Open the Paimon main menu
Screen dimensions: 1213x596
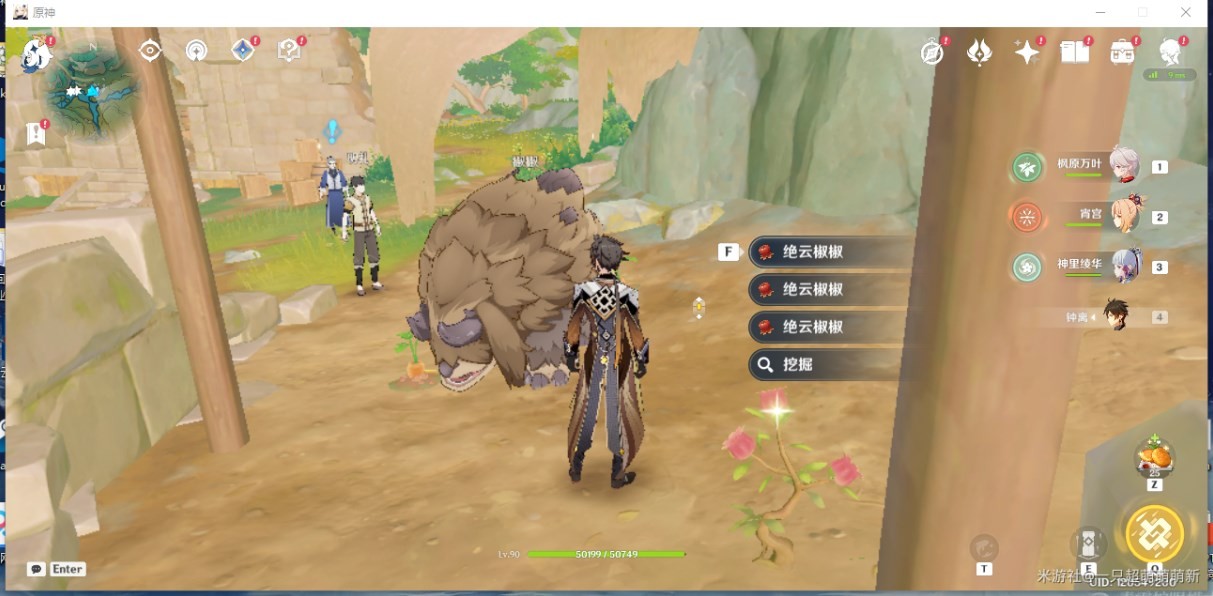pos(36,54)
